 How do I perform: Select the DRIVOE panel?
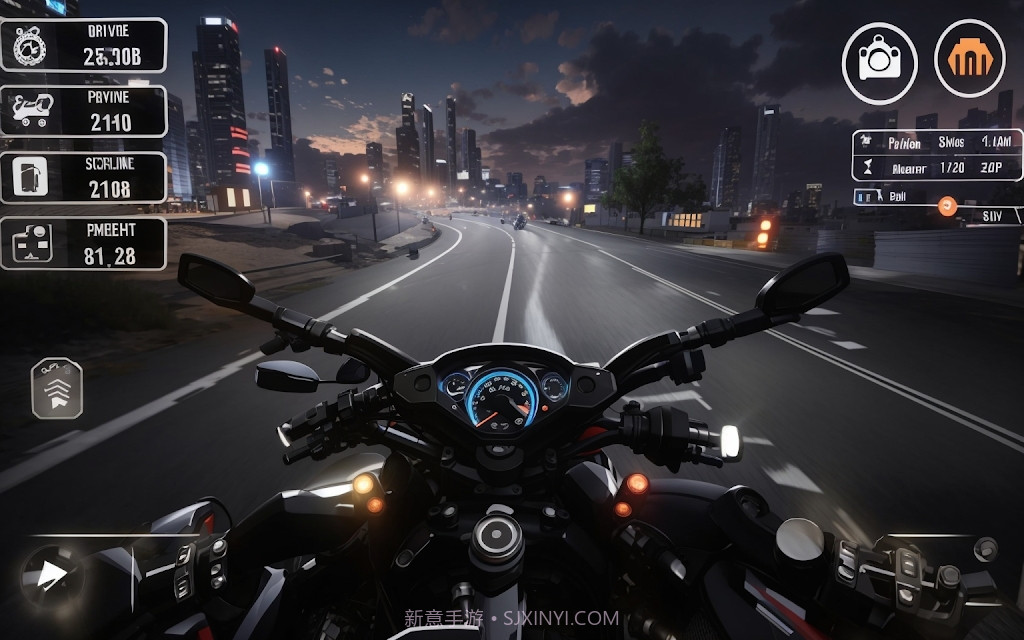(x=84, y=45)
